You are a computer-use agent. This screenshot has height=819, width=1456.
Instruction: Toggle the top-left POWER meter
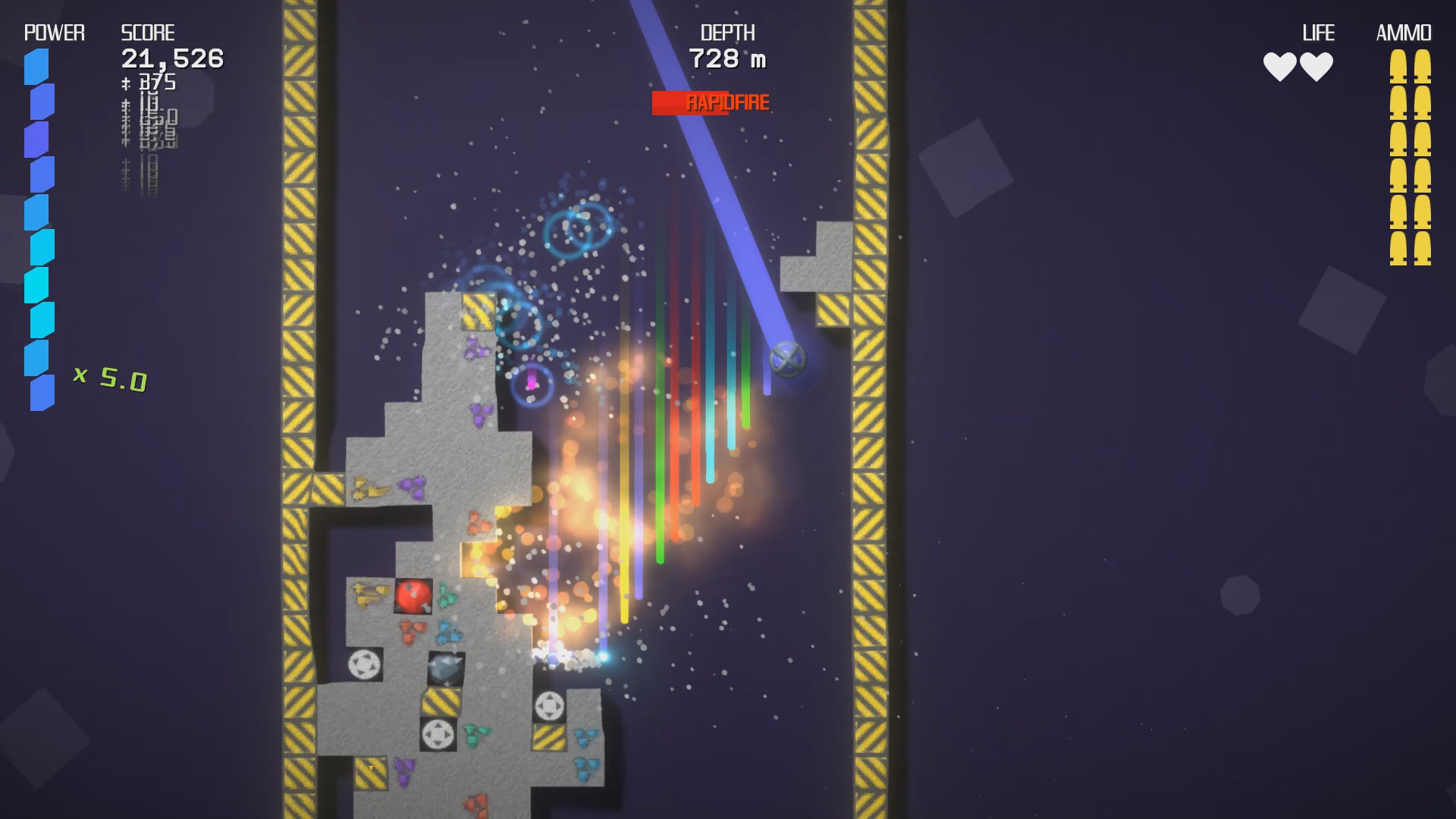[39, 227]
